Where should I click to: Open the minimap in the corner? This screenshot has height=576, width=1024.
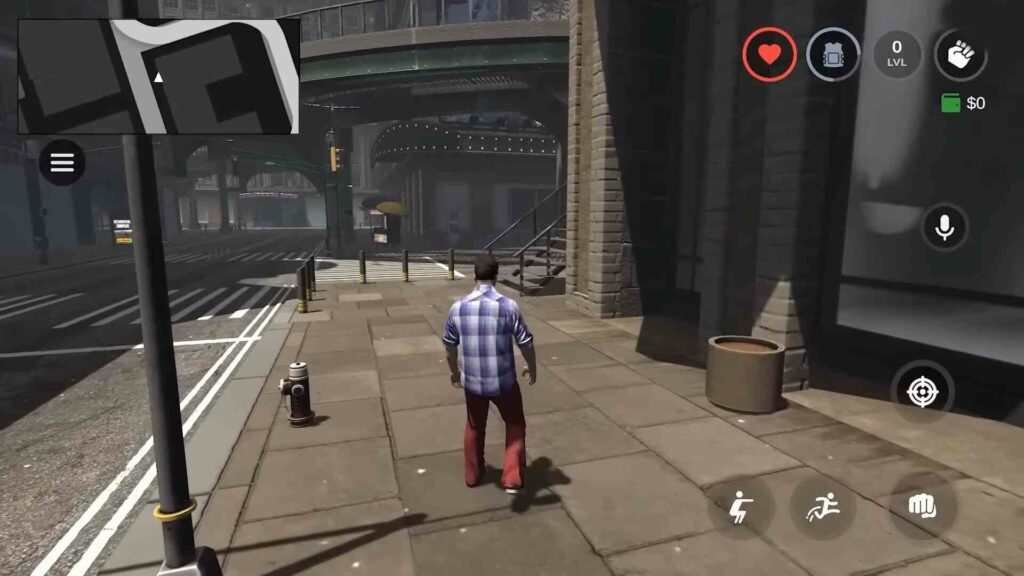[x=159, y=76]
